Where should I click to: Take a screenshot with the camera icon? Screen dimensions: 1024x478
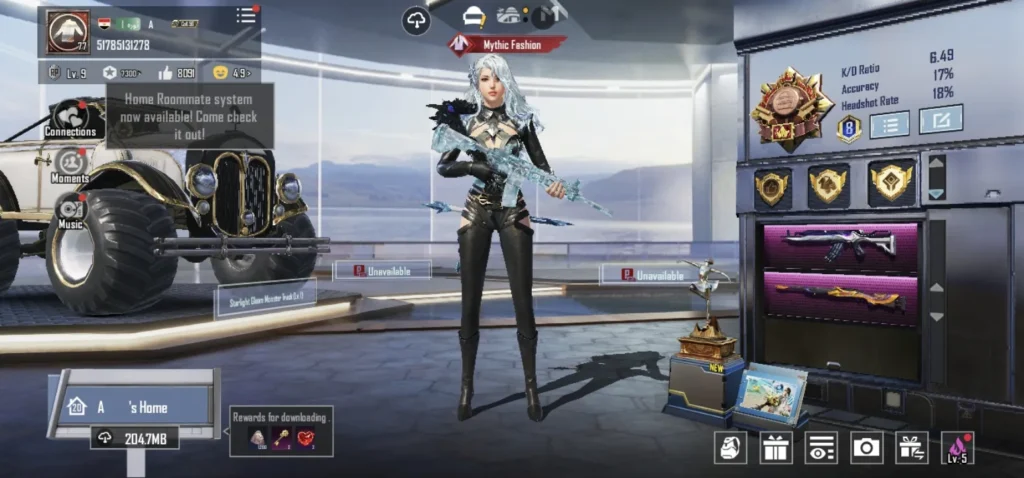point(866,447)
